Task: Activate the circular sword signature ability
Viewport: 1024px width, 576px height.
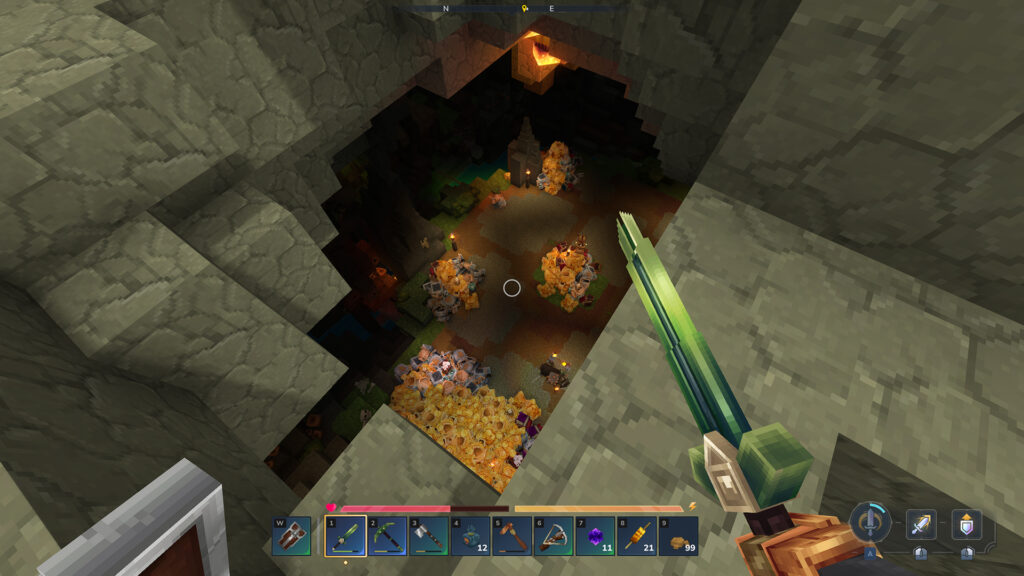Action: [871, 522]
